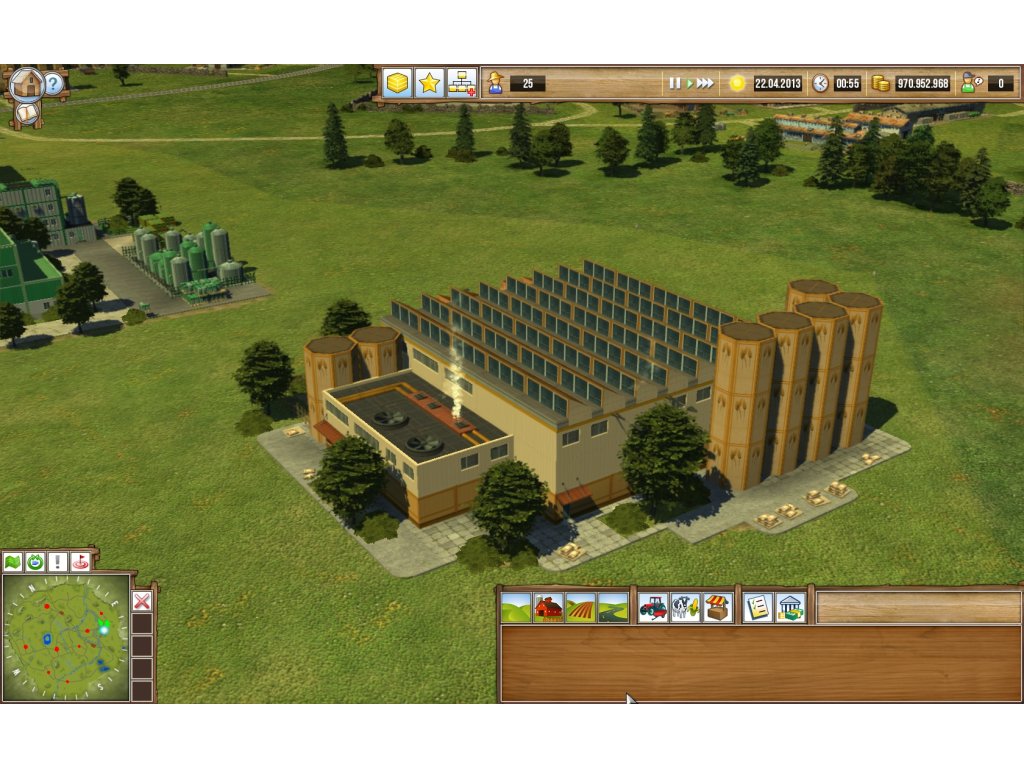The image size is (1024, 768).
Task: Select the road construction category
Action: point(612,608)
